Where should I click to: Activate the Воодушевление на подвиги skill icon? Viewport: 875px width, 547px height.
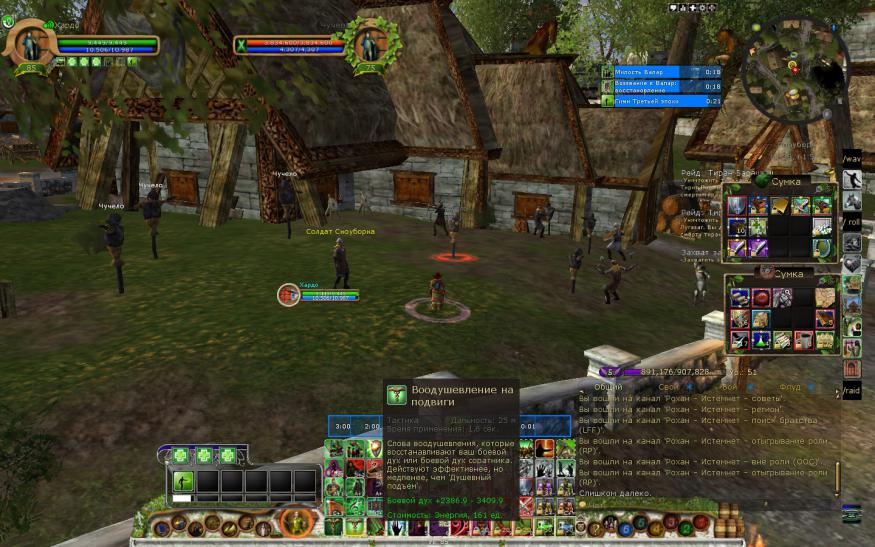tap(396, 394)
